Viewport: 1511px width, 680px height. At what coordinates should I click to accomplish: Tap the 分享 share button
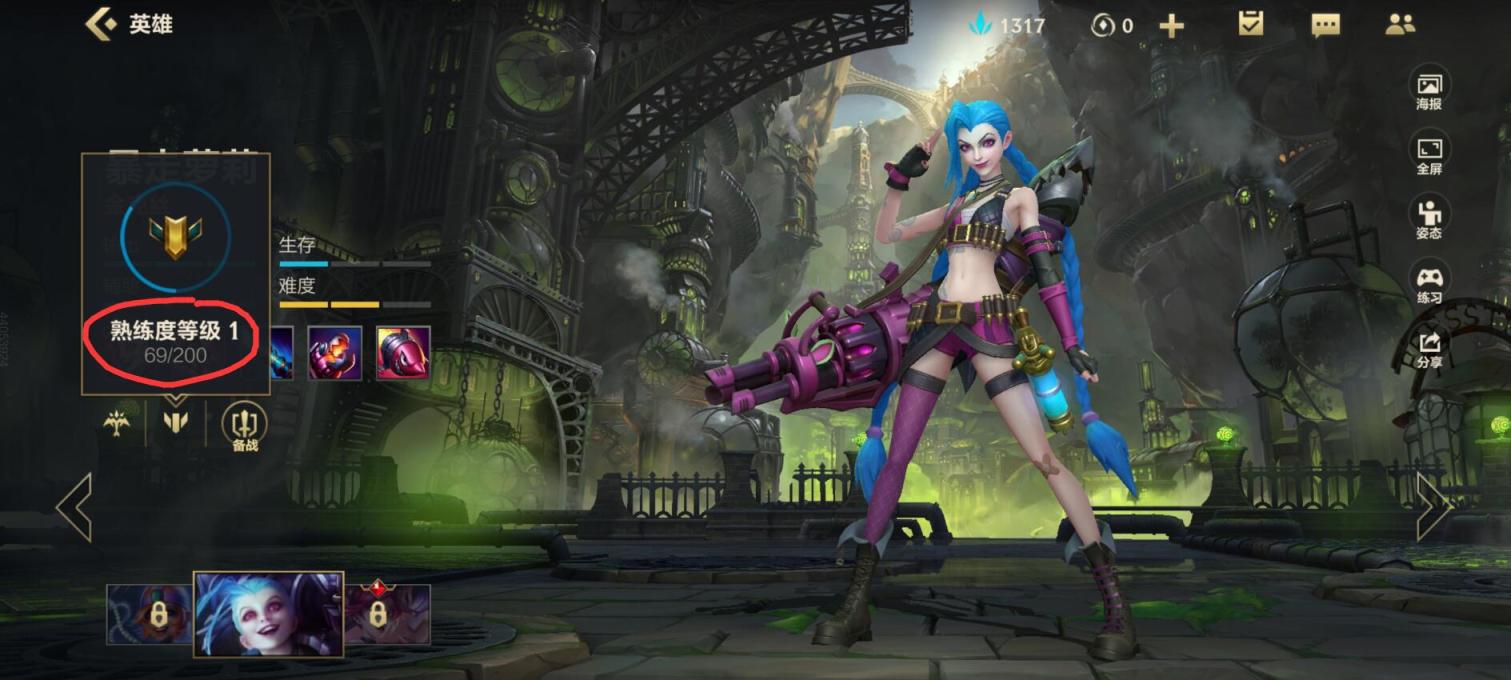(x=1429, y=348)
